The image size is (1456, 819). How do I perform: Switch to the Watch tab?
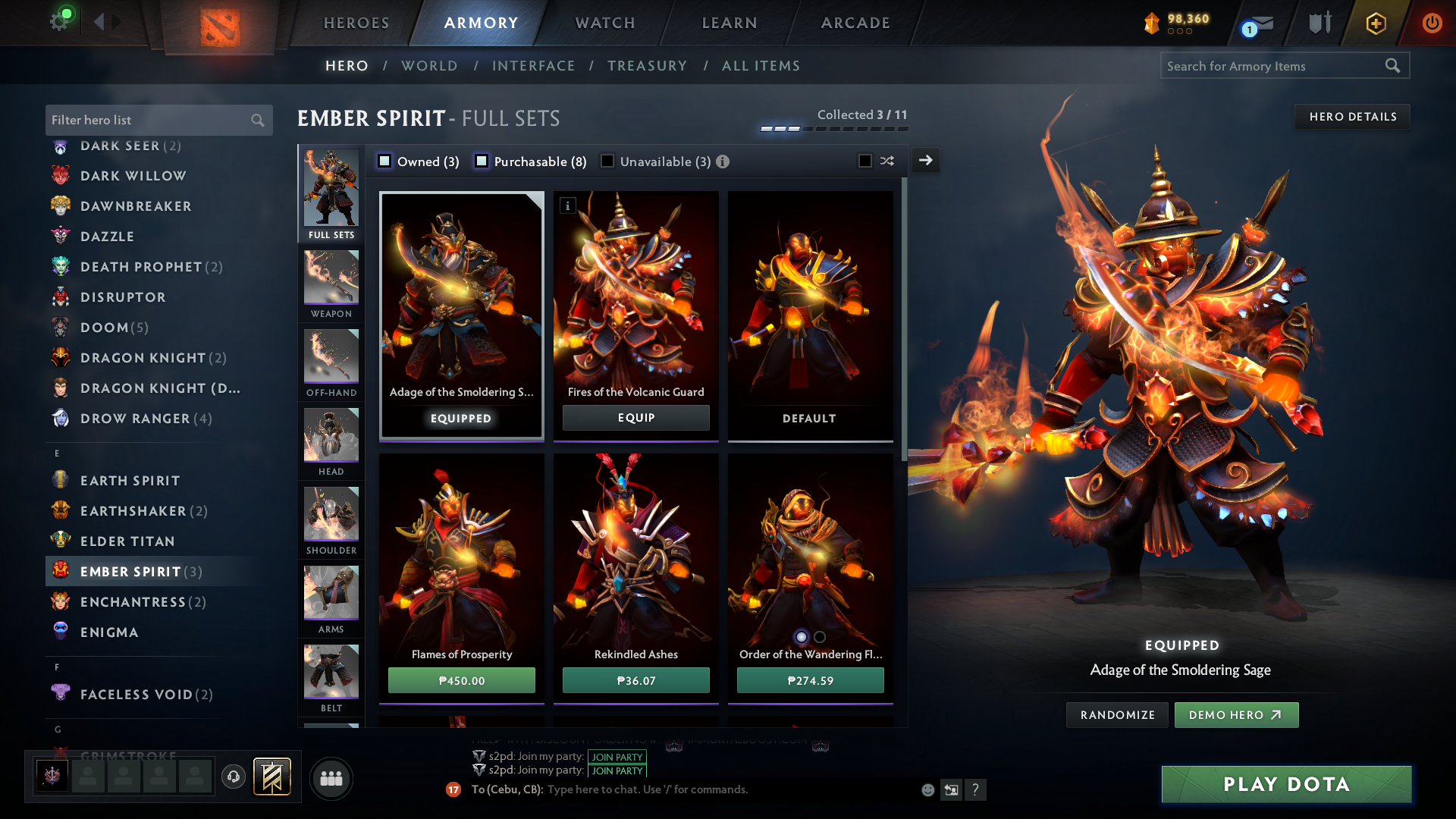(x=605, y=23)
